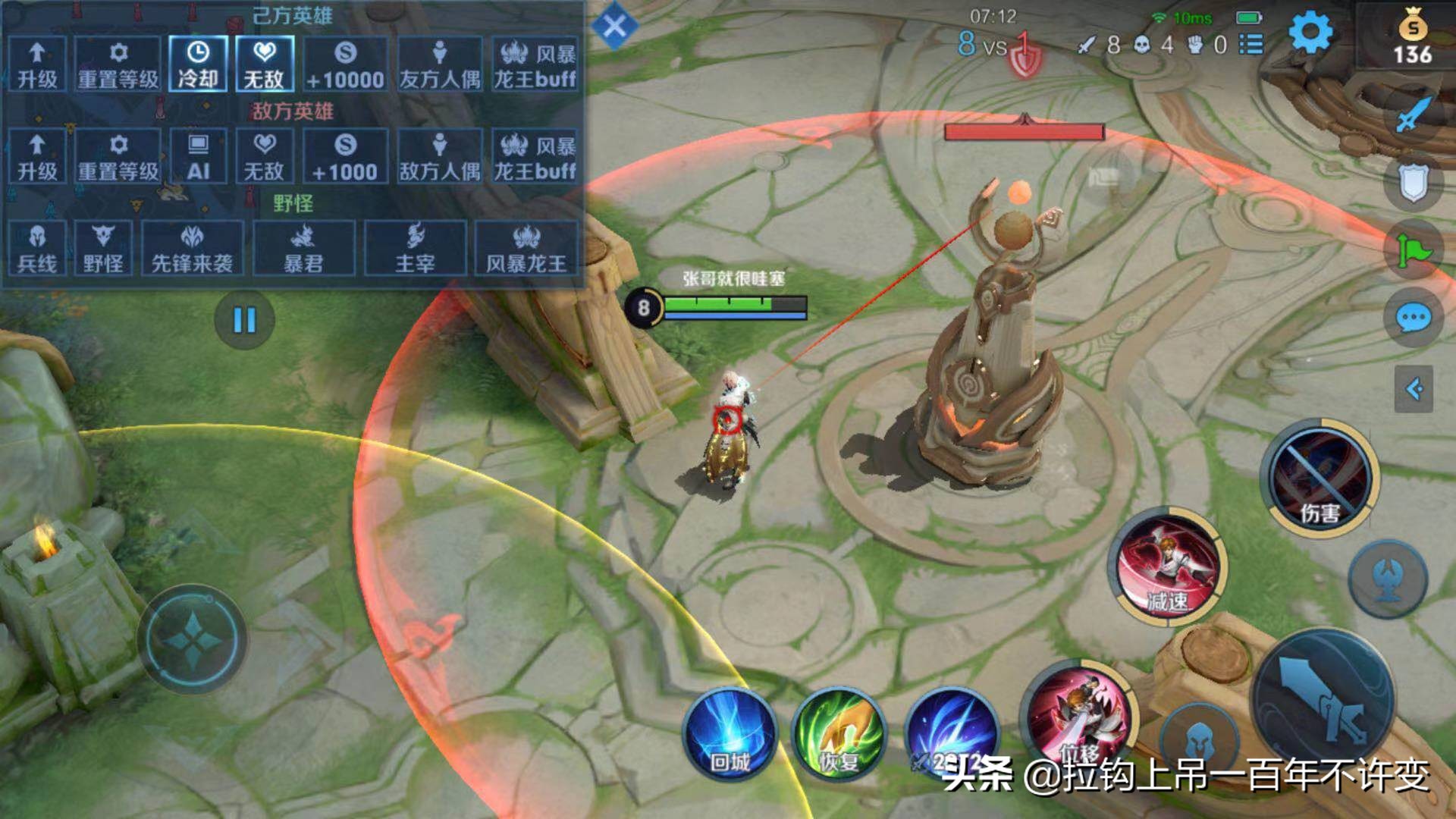Activate the 恢复 heal ability
Viewport: 1456px width, 819px height.
pyautogui.click(x=838, y=733)
